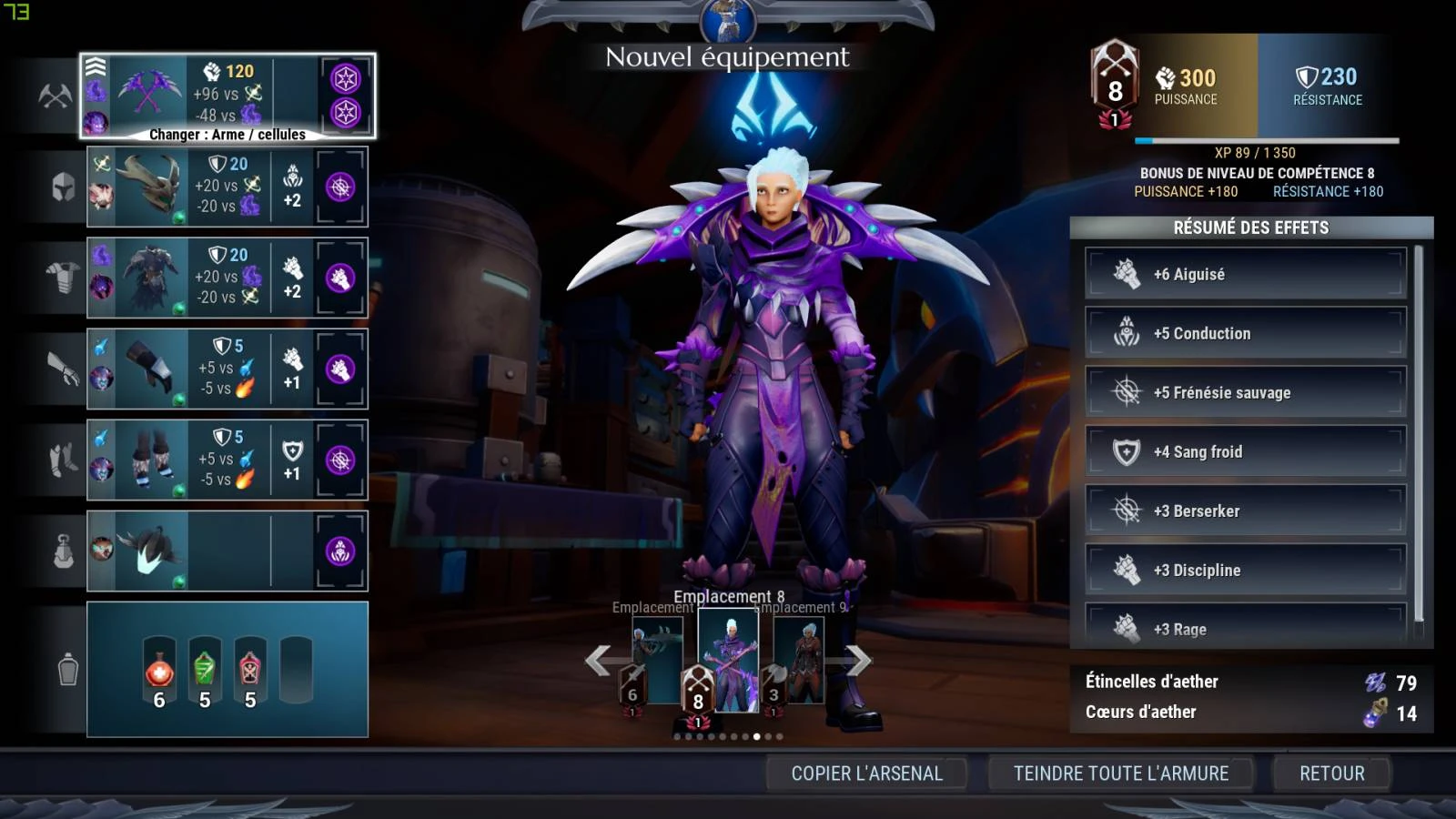The image size is (1456, 819).
Task: Show the previous loadout with left arrow
Action: [598, 661]
